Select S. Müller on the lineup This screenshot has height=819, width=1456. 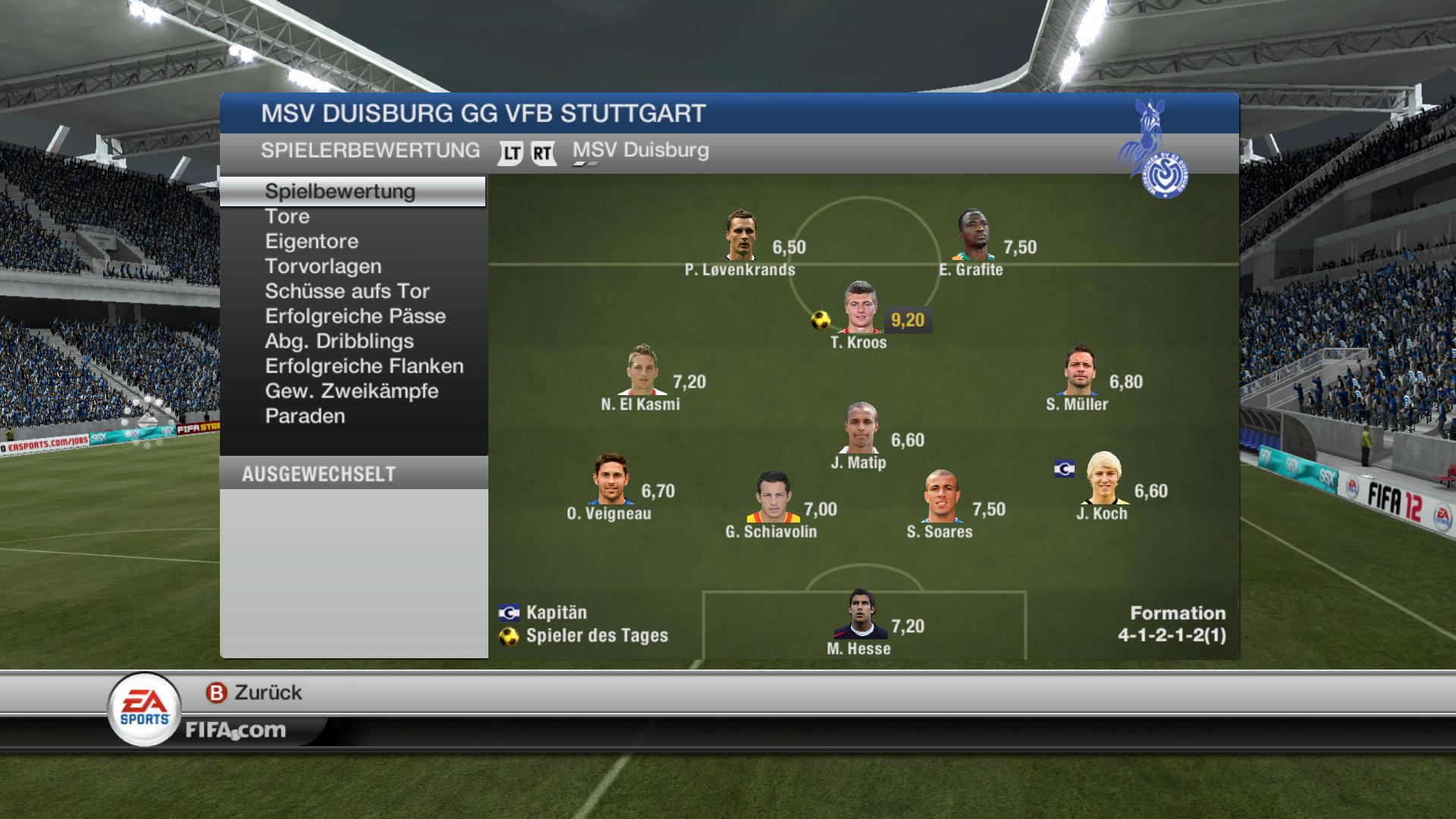(1079, 371)
